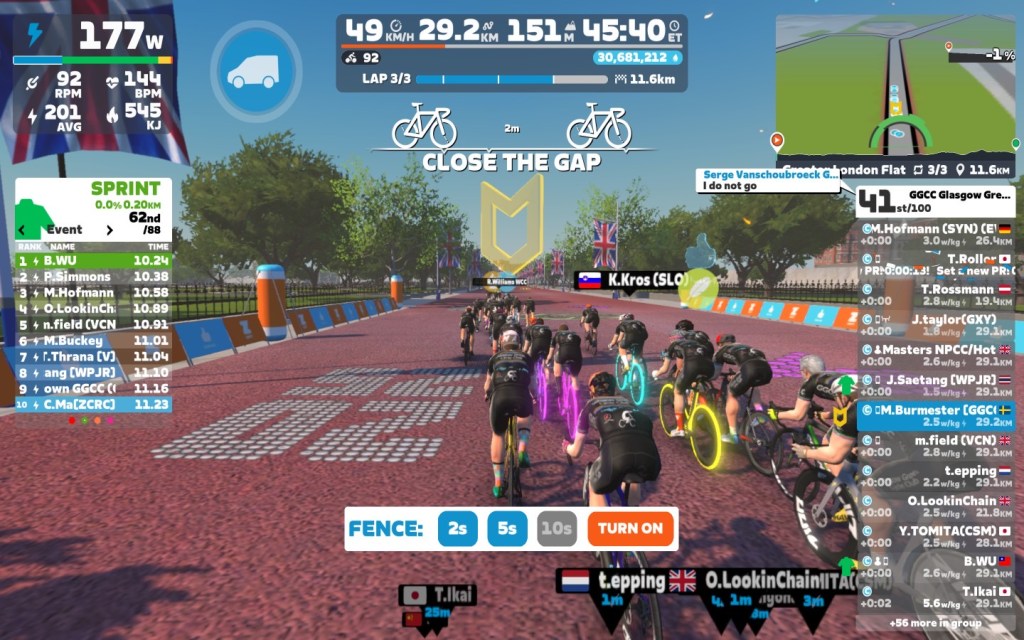Viewport: 1024px width, 640px height.
Task: Choose the 5s fence option
Action: click(507, 528)
